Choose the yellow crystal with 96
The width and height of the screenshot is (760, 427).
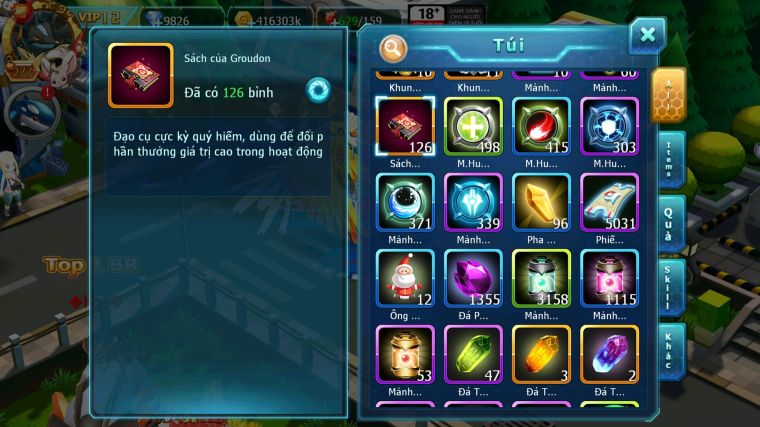(x=541, y=202)
